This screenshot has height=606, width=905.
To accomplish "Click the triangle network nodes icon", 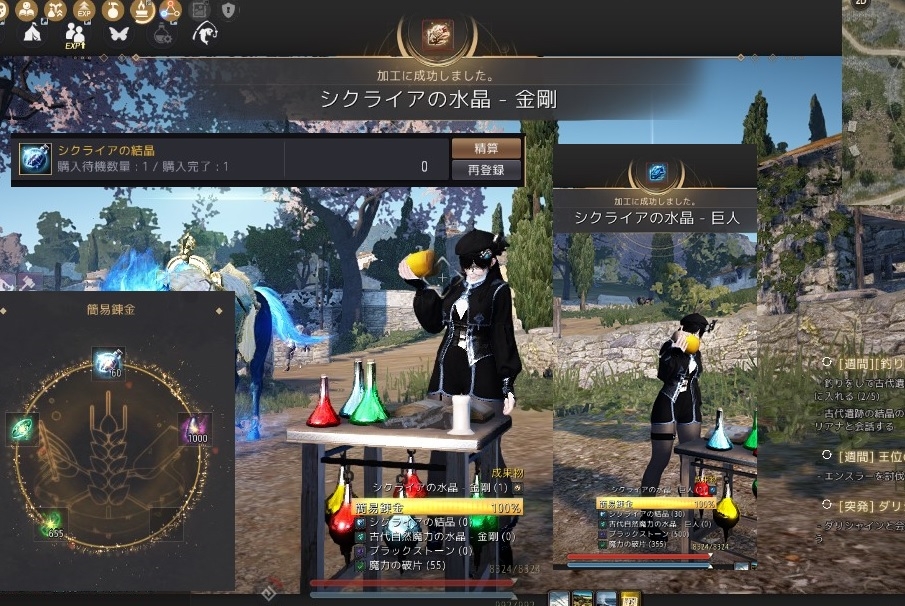I will pos(172,11).
